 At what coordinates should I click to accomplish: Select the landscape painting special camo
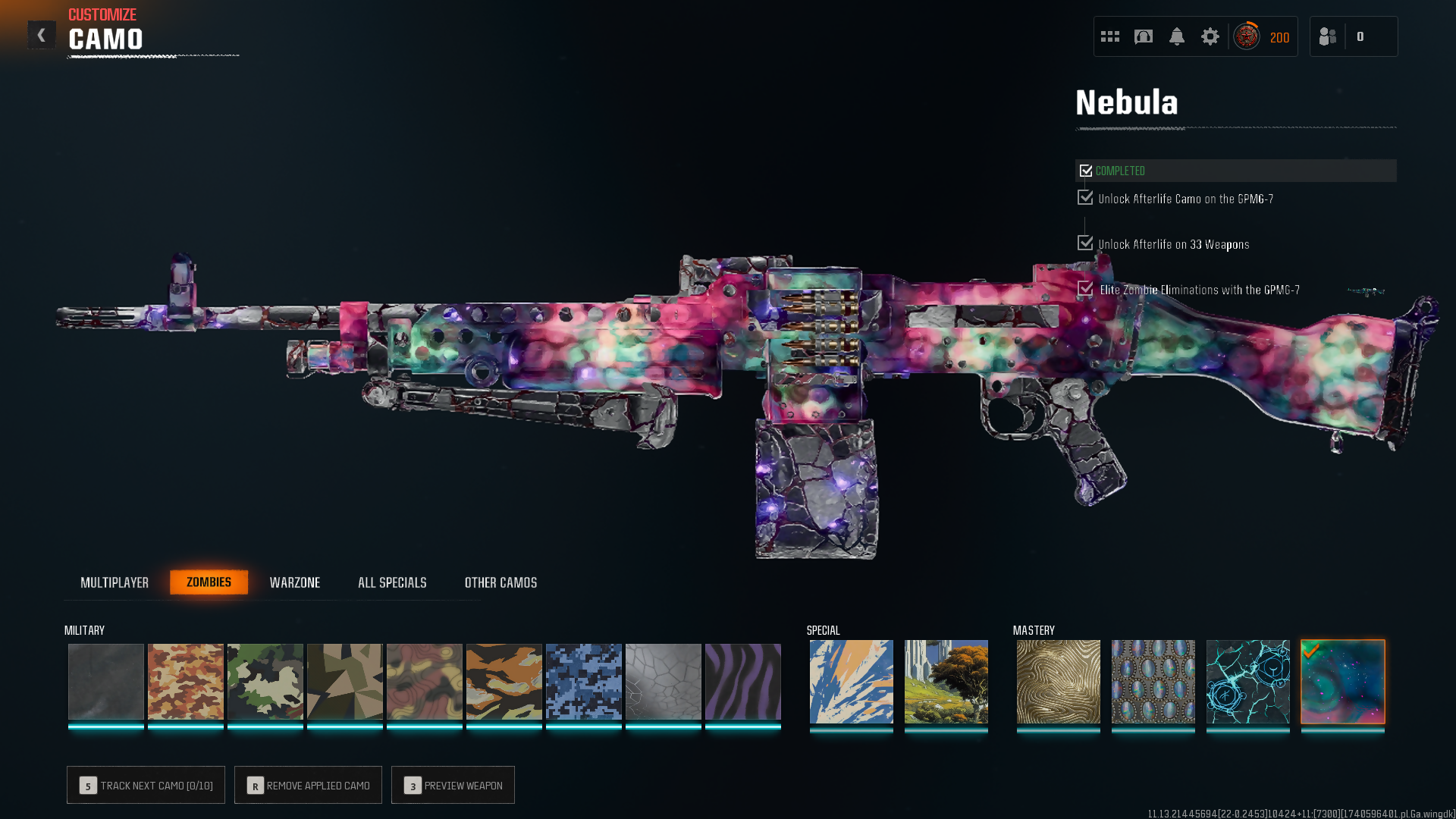click(946, 681)
